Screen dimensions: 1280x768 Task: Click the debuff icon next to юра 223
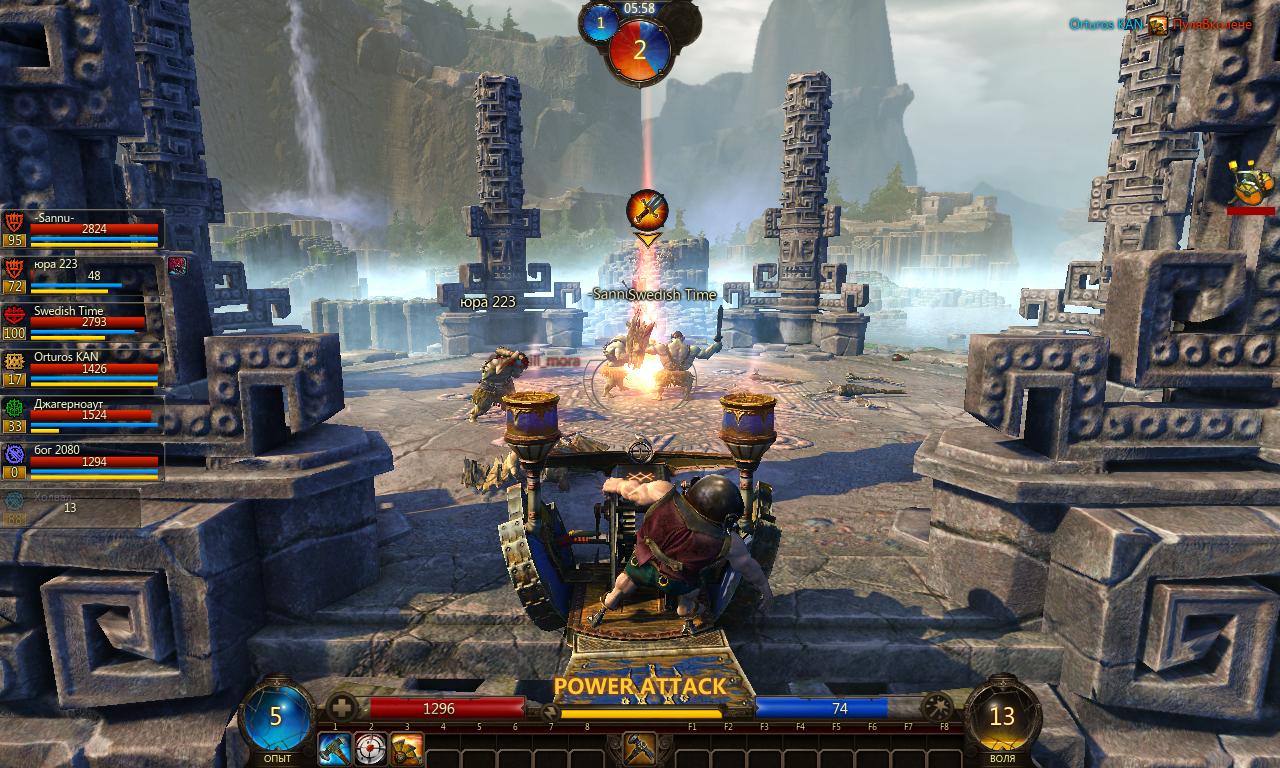(177, 265)
